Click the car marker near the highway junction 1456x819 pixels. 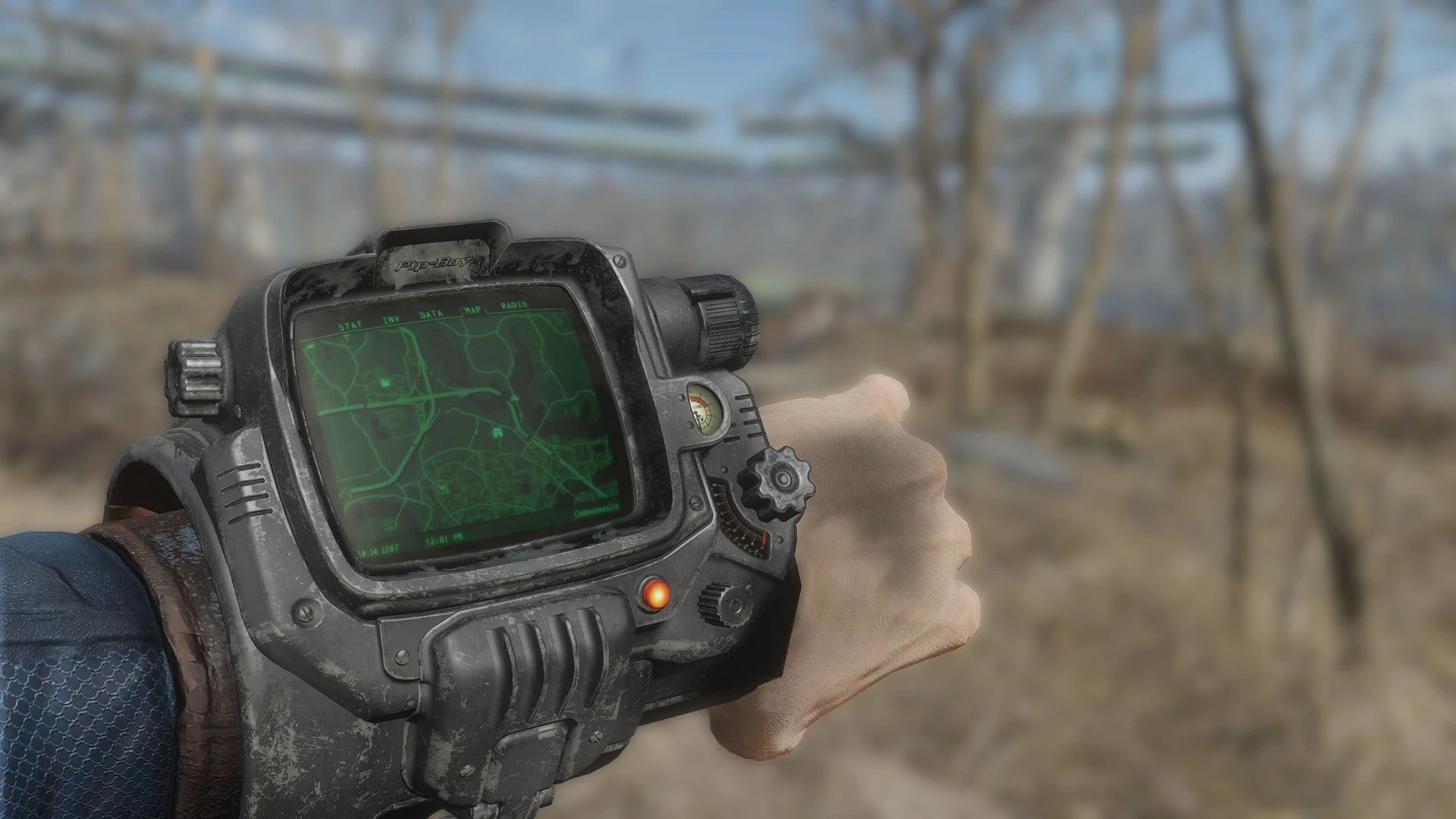[514, 399]
